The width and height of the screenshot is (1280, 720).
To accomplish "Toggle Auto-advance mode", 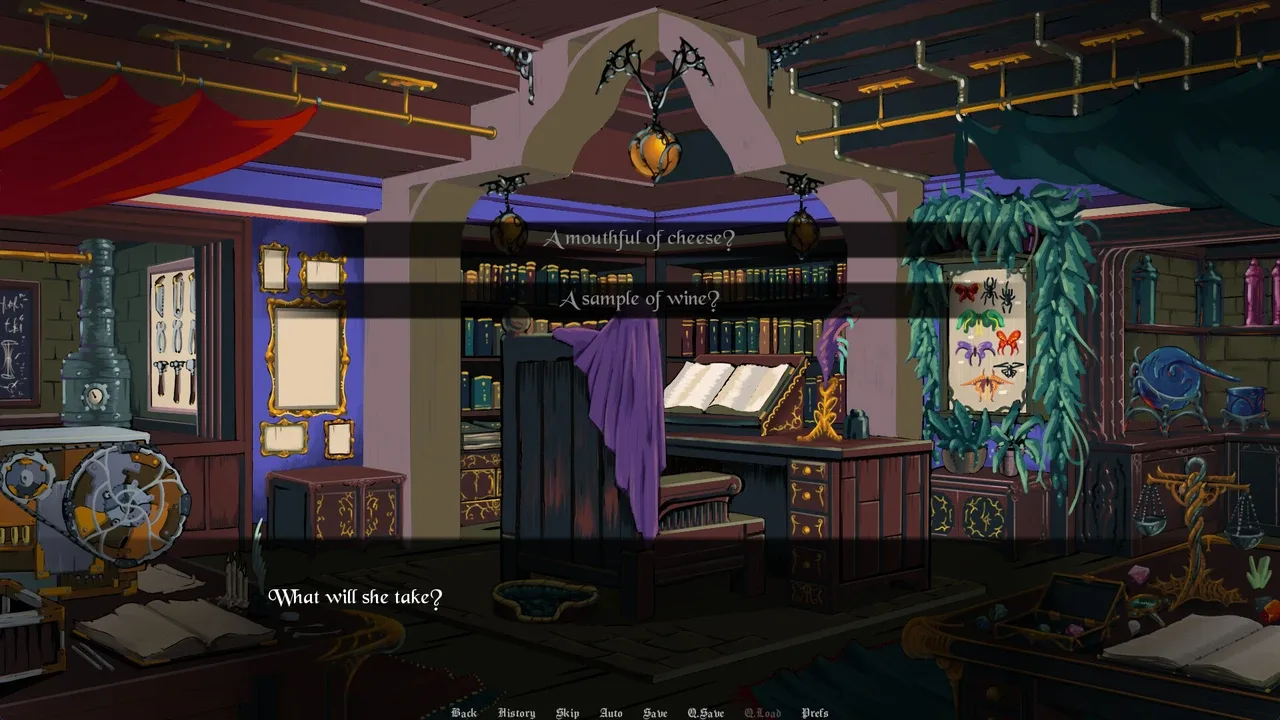I will point(611,713).
